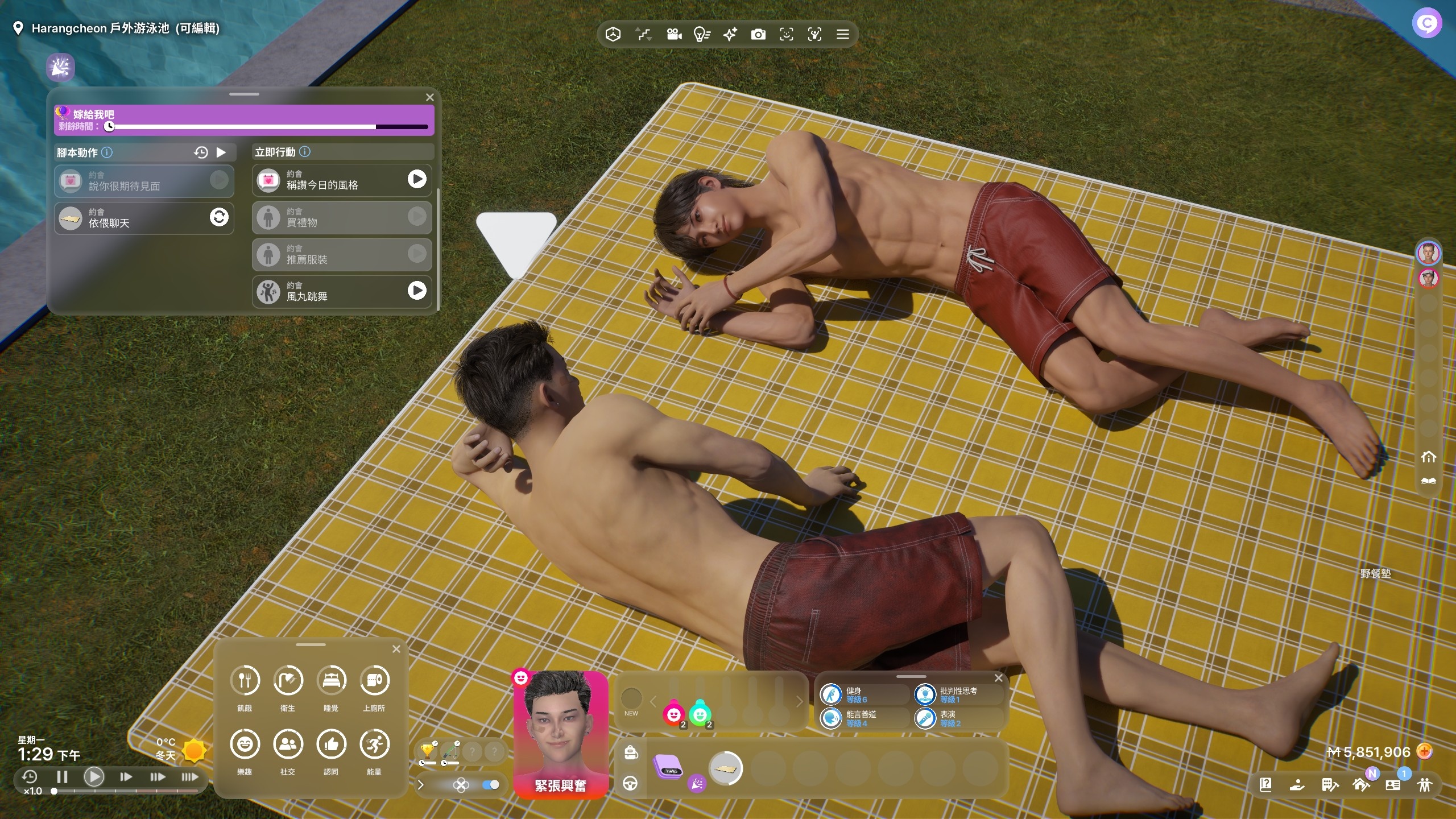Close the skills panel
Viewport: 1456px width, 819px height.
pos(998,678)
